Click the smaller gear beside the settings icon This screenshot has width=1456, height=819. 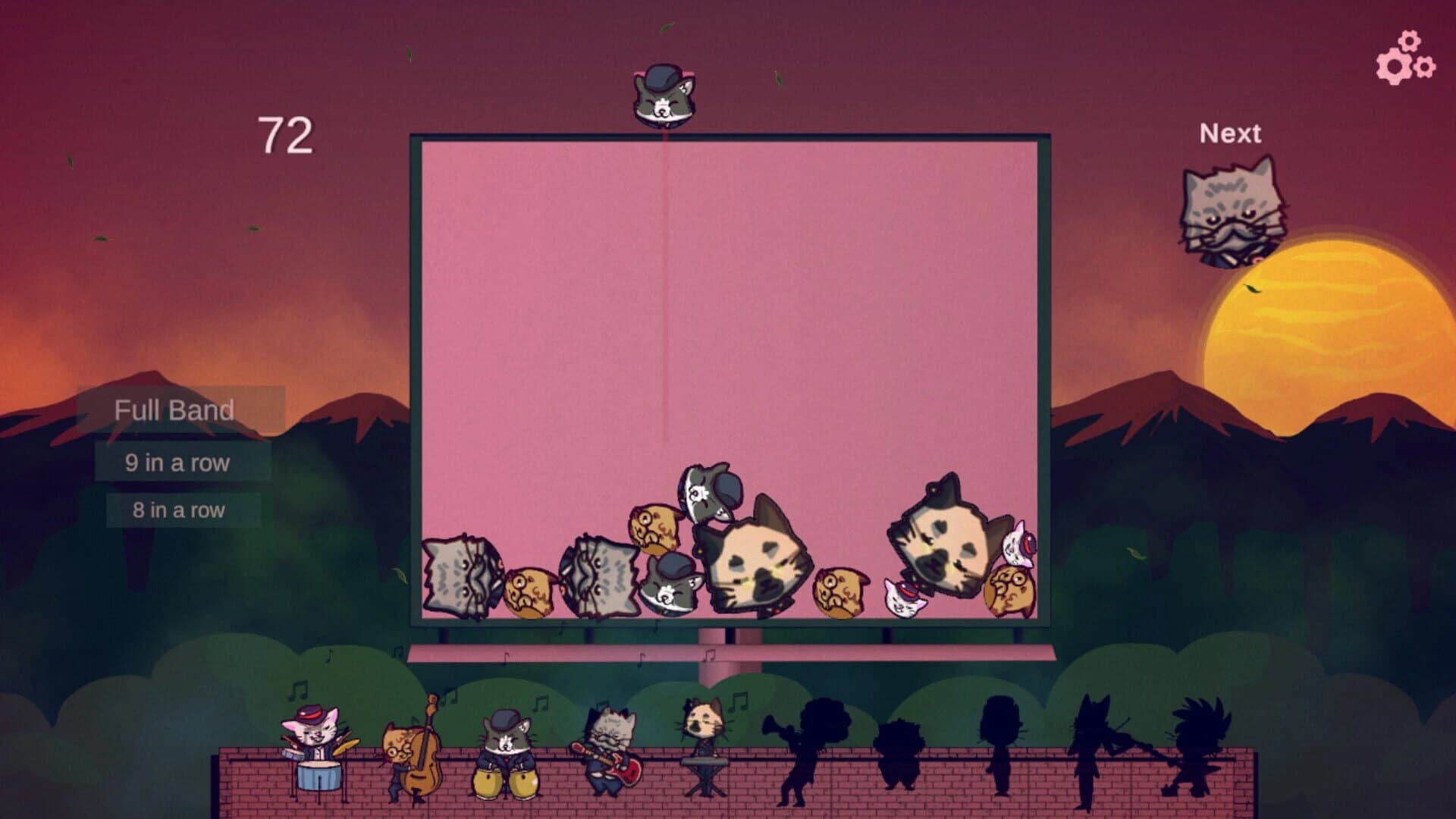click(1426, 67)
